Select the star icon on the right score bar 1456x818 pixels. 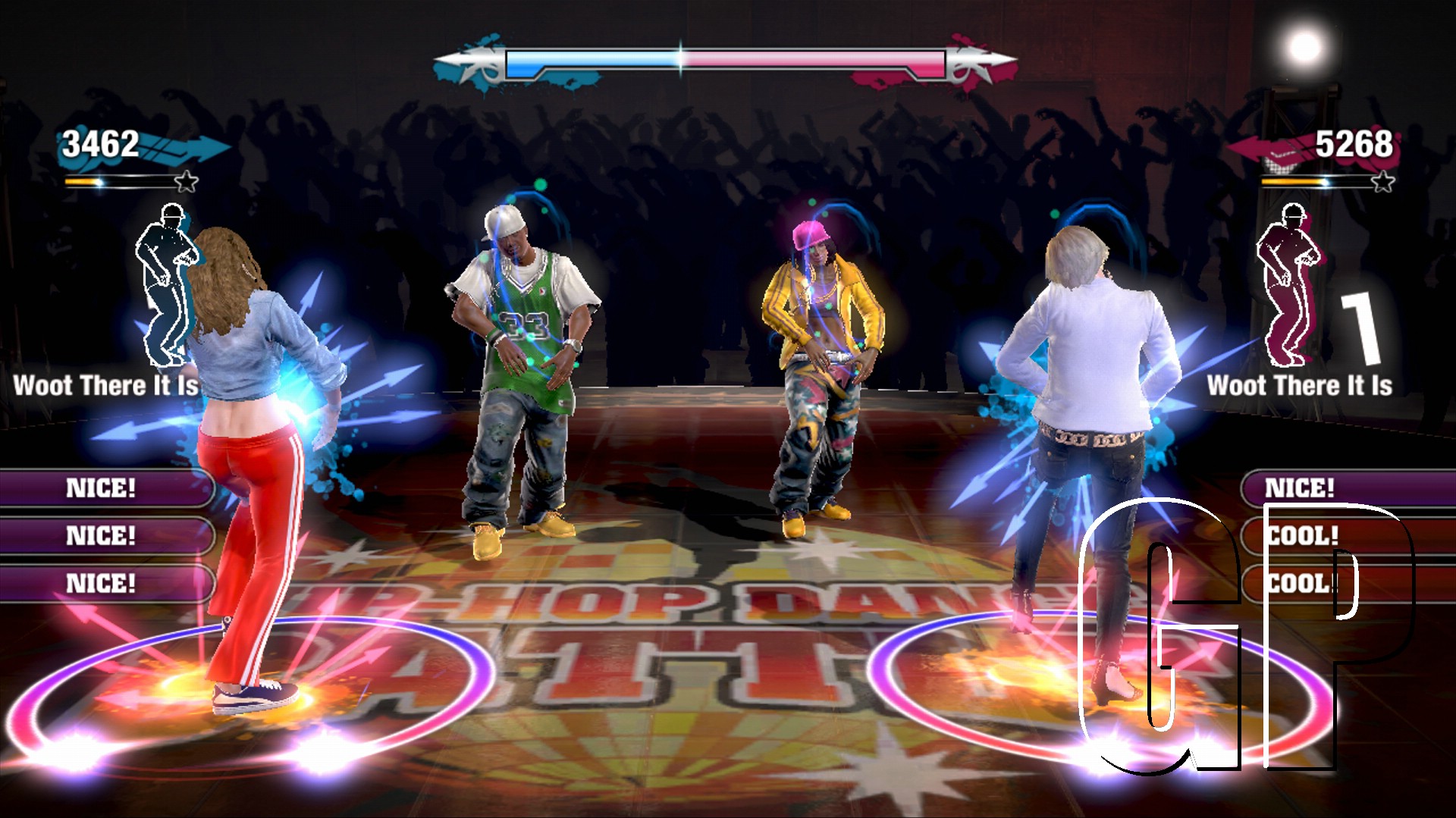[x=1385, y=181]
